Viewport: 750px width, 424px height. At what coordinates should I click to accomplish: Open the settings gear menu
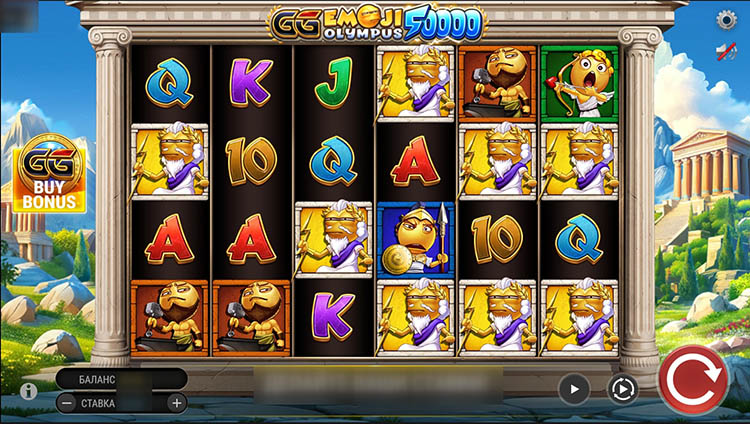point(727,20)
